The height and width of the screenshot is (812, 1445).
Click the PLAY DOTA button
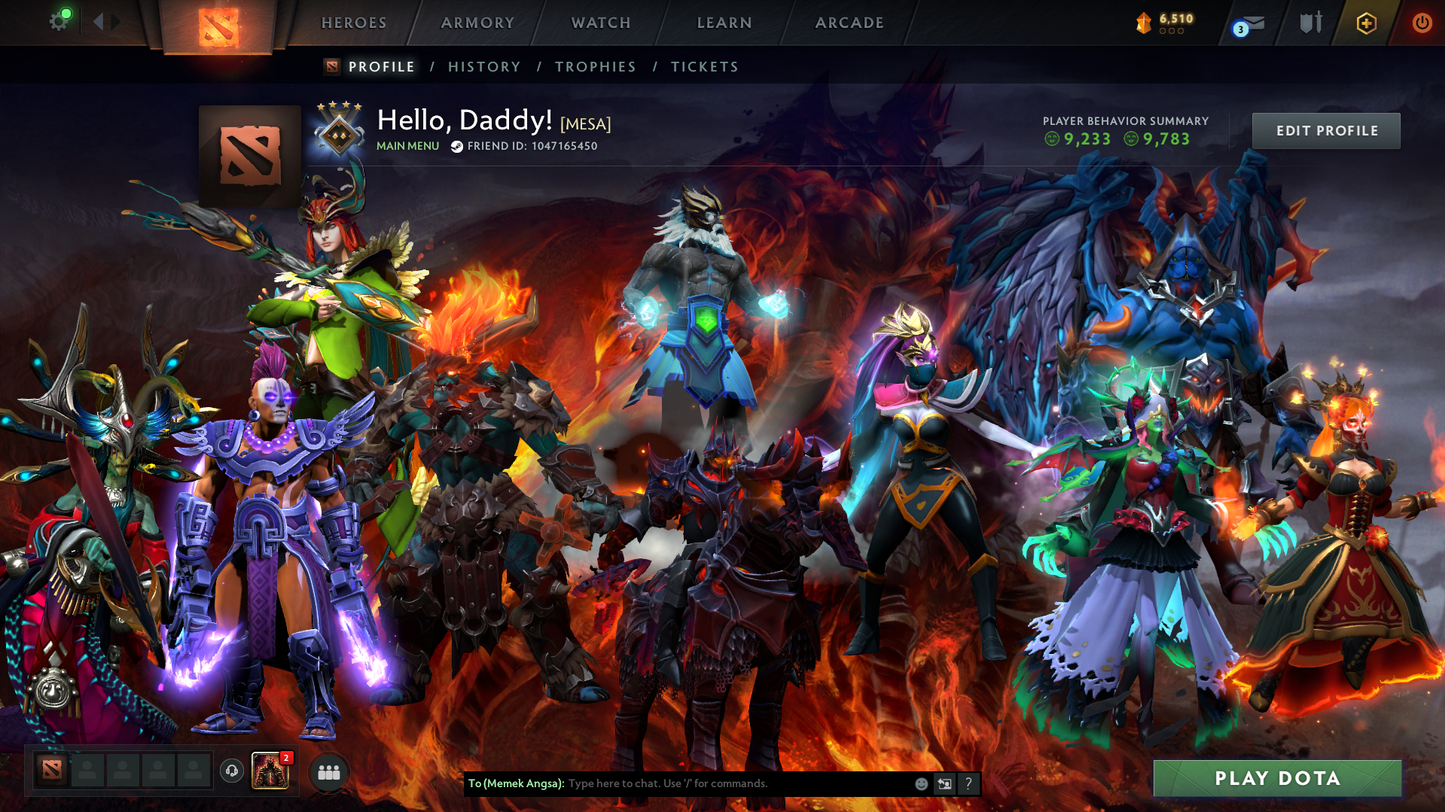pyautogui.click(x=1277, y=778)
